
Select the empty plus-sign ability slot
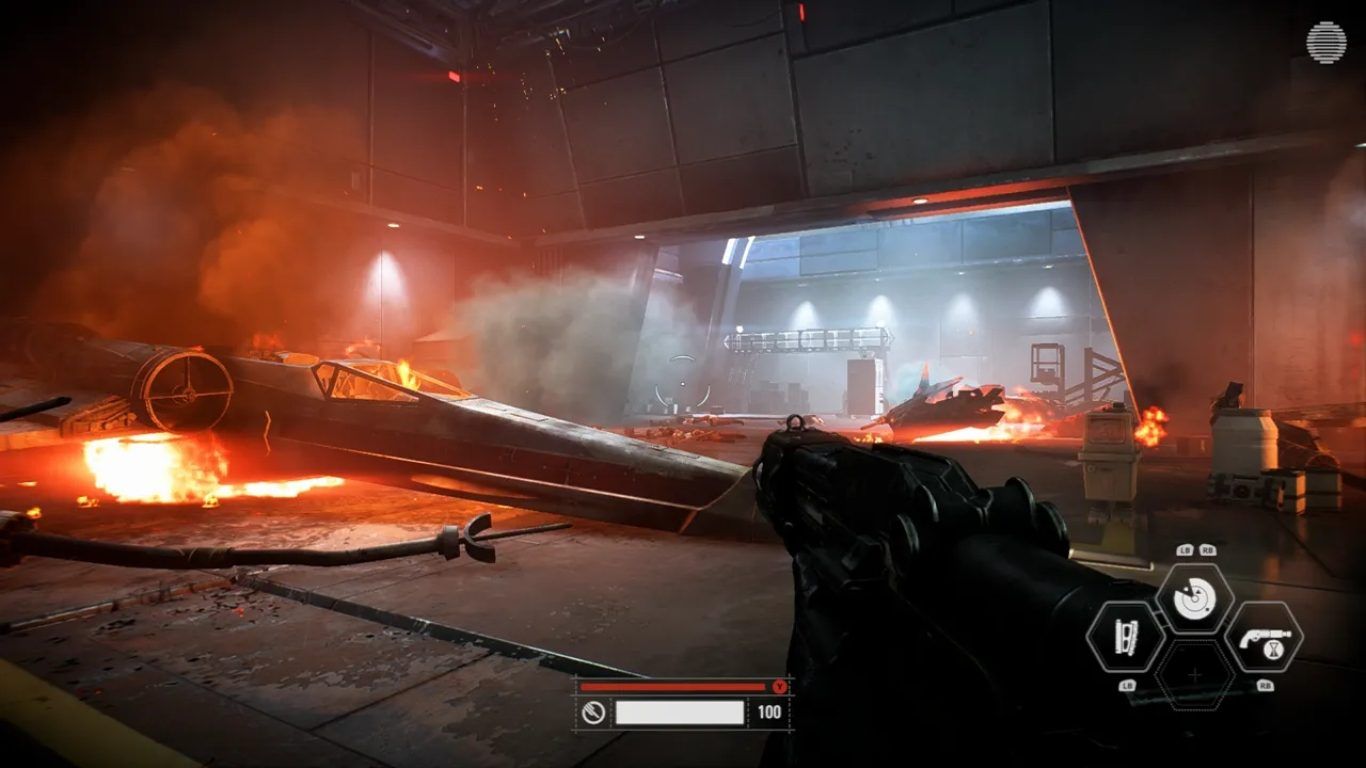click(1194, 676)
